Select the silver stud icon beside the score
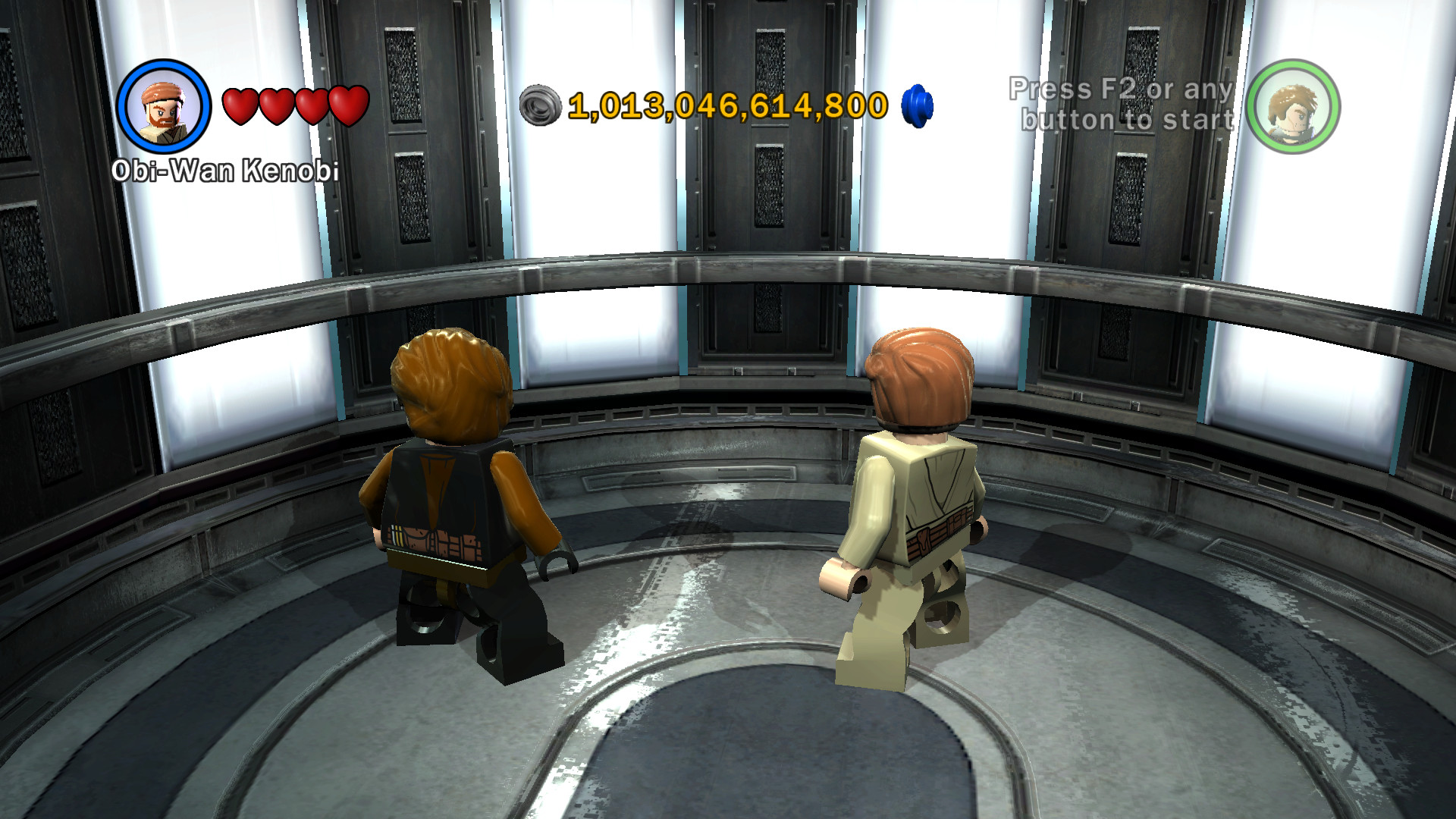 click(x=540, y=104)
